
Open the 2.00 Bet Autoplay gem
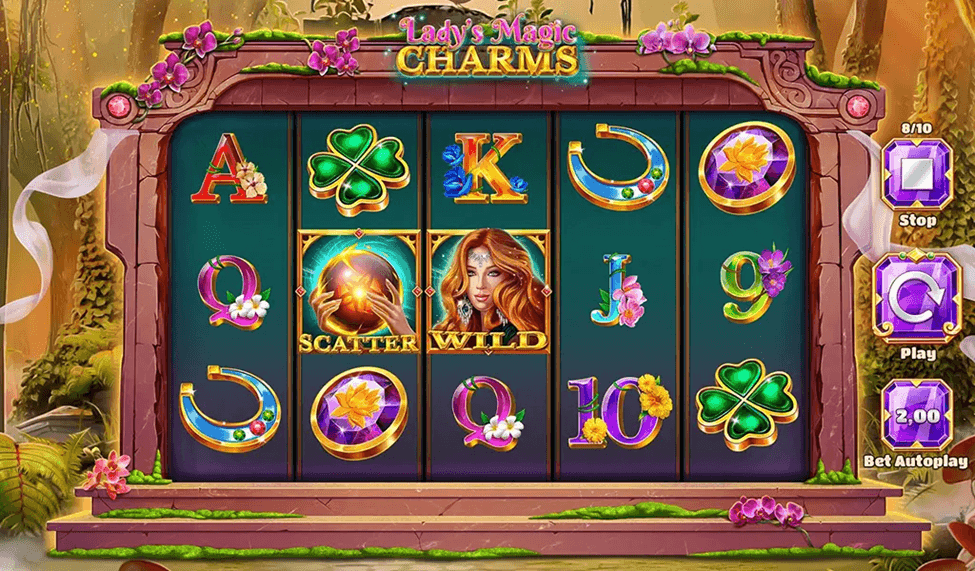(917, 415)
